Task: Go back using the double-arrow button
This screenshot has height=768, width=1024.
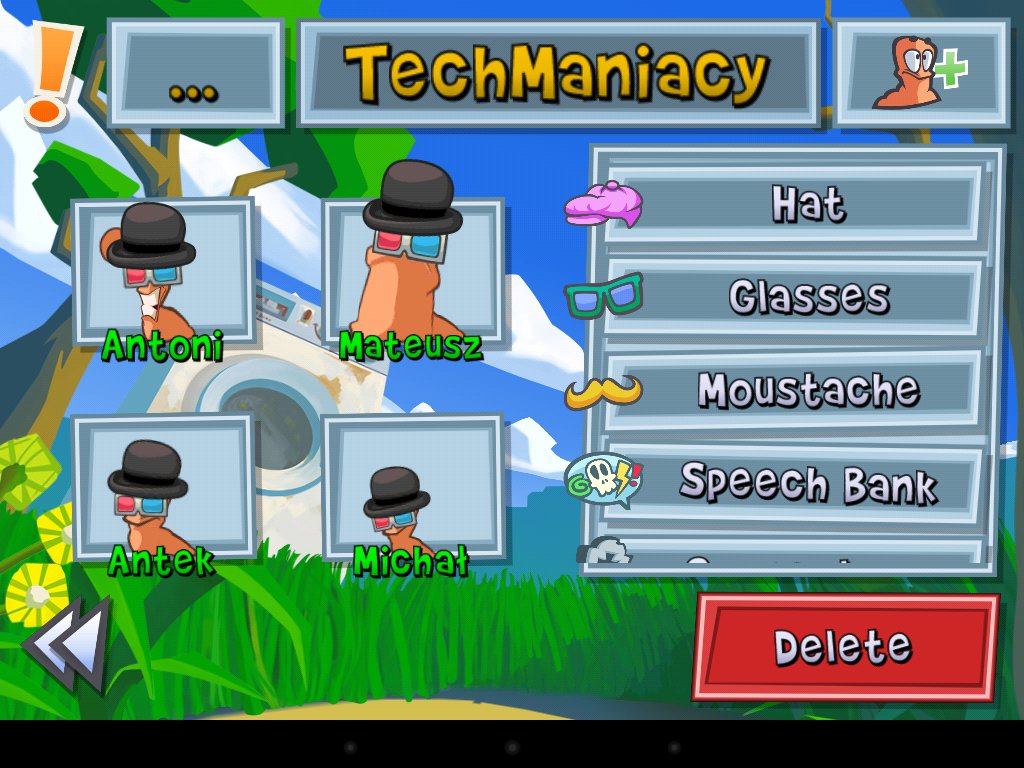Action: 68,642
